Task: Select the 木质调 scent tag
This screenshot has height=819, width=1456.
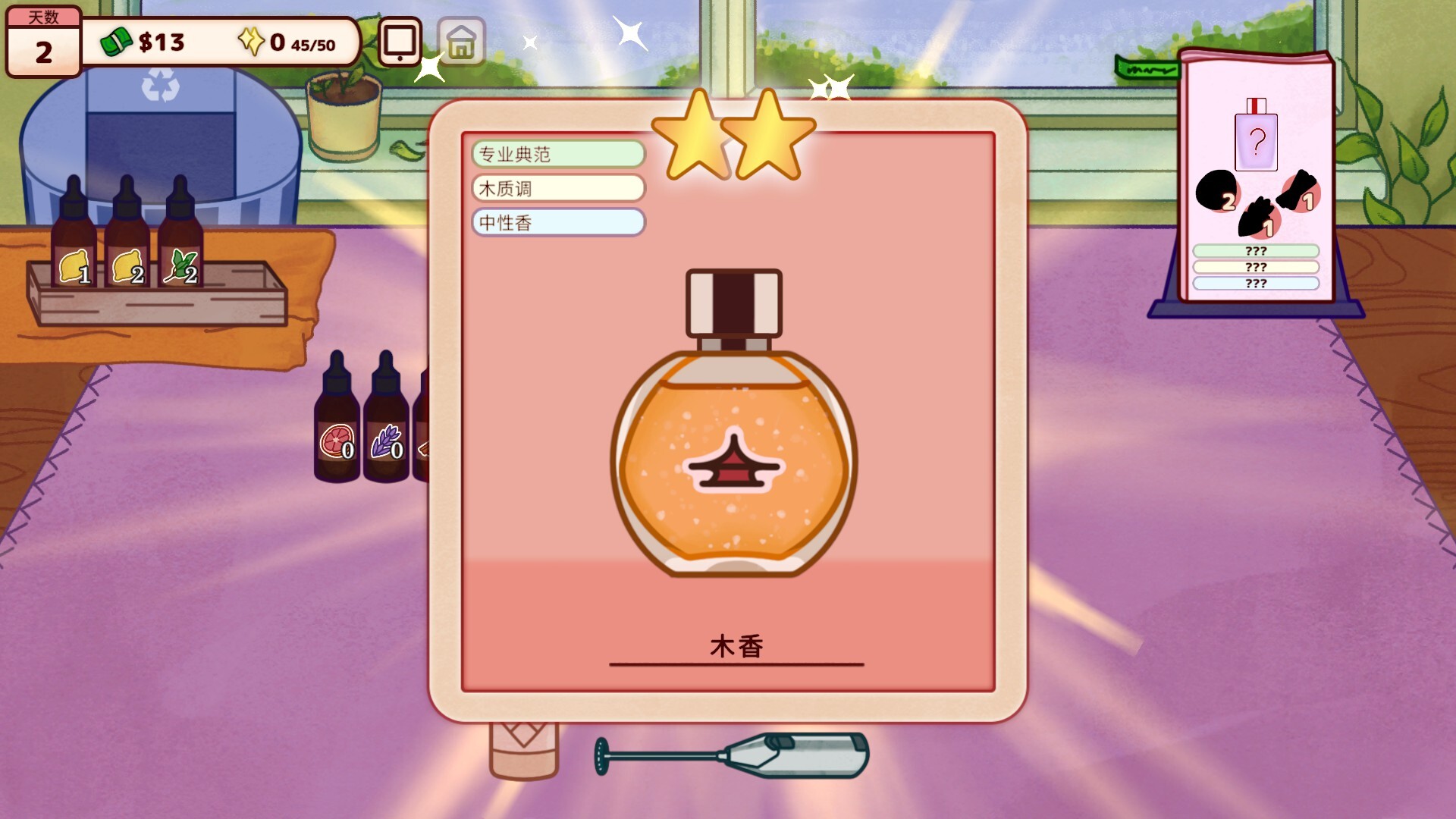Action: (558, 188)
